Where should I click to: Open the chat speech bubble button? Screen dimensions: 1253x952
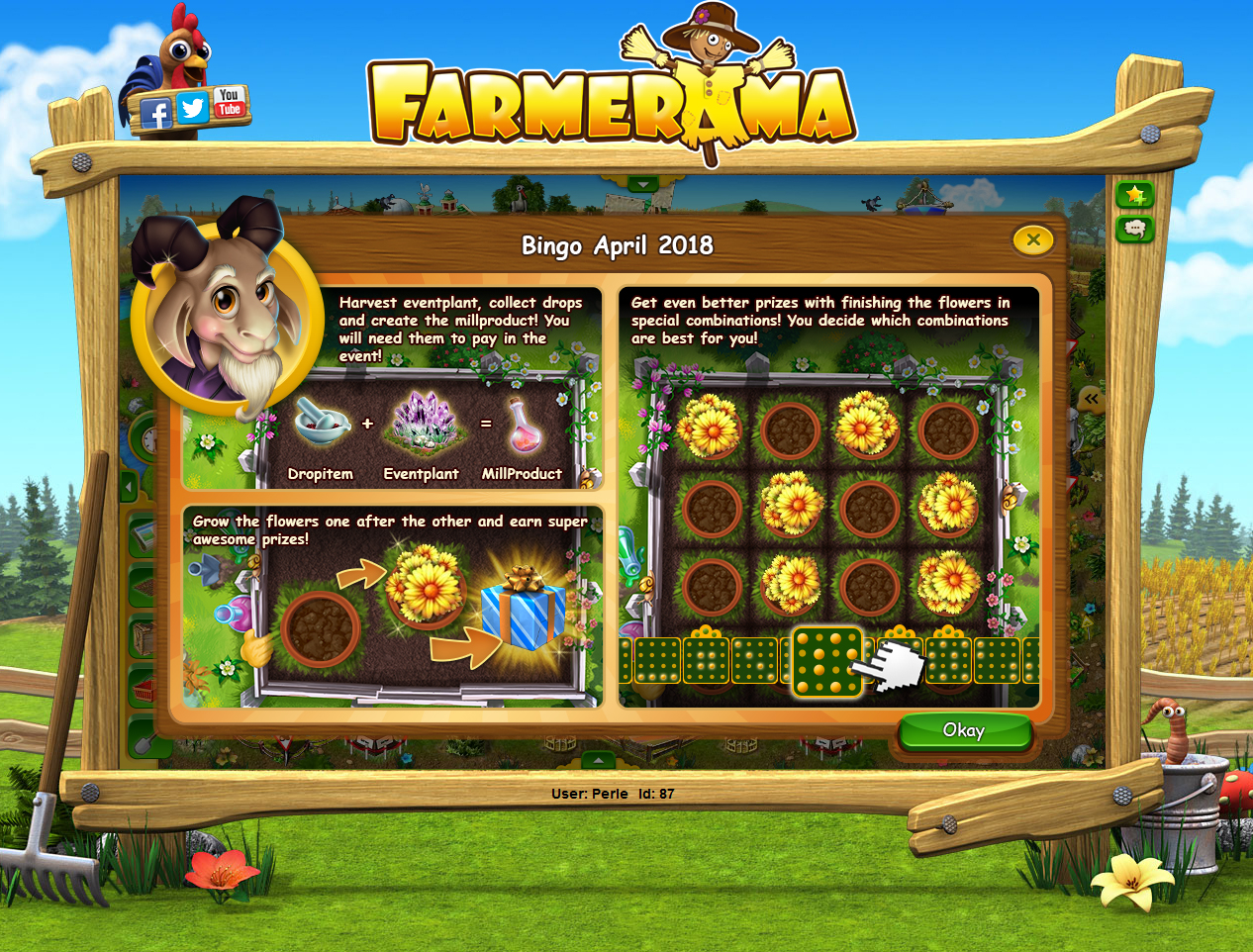(x=1134, y=230)
